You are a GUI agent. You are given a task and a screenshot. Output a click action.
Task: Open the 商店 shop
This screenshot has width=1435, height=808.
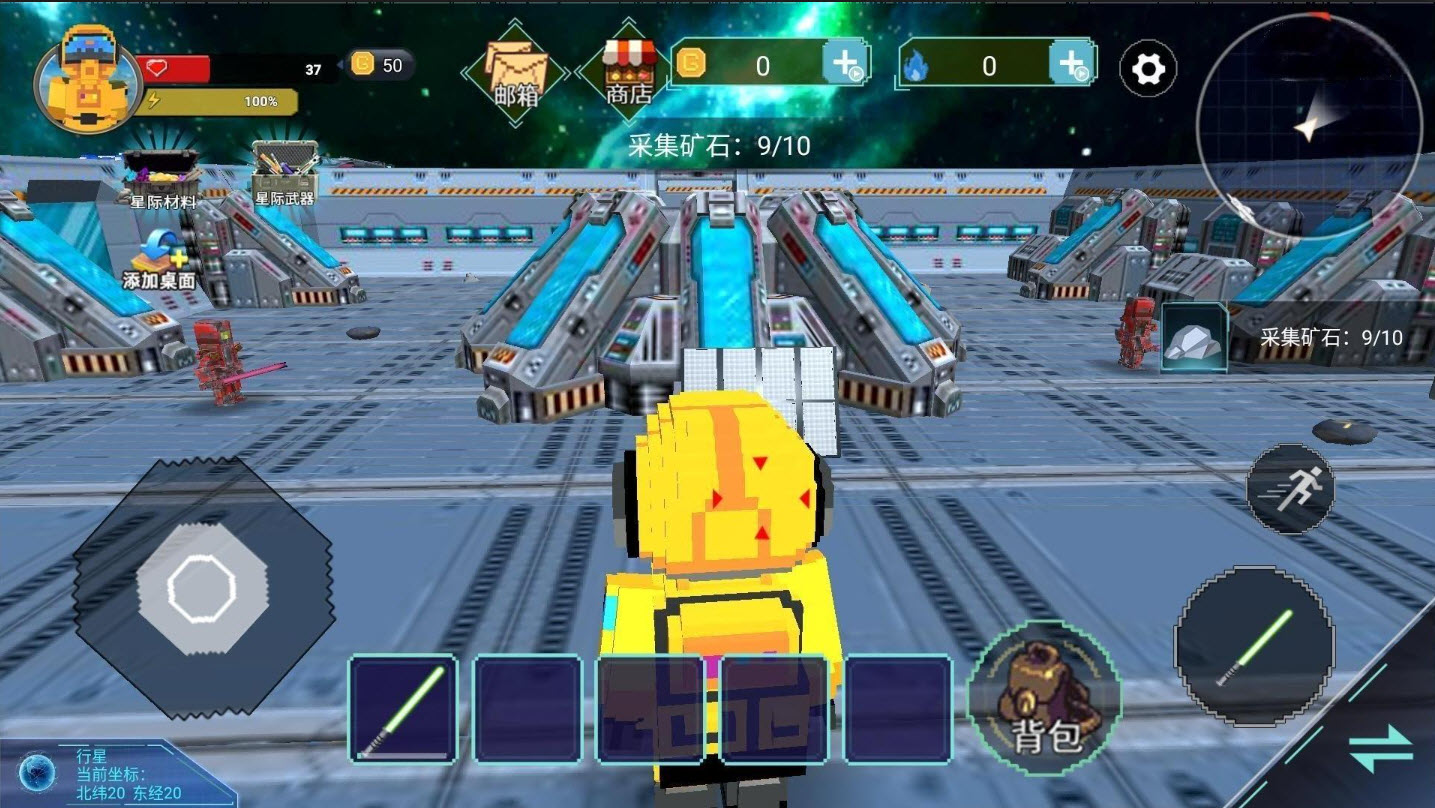pyautogui.click(x=629, y=73)
